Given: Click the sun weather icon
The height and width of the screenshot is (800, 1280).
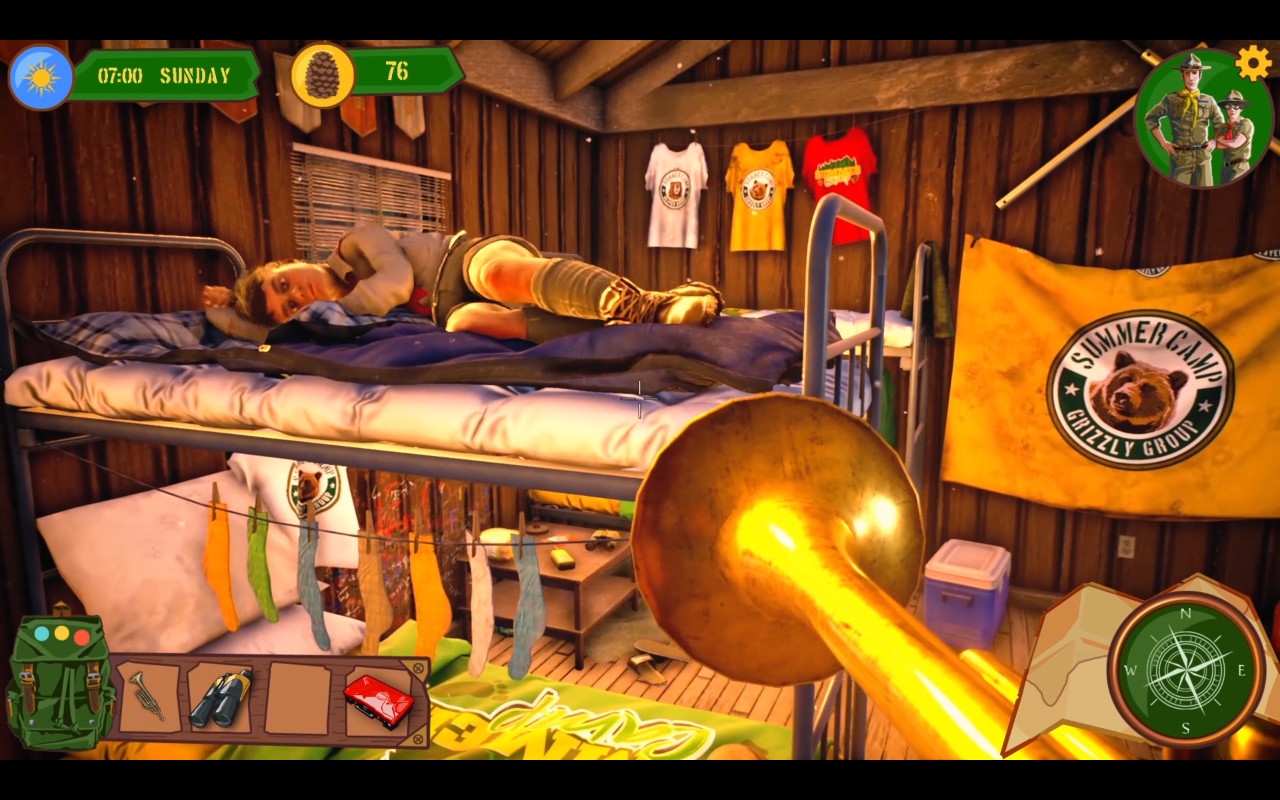Looking at the screenshot, I should point(40,75).
